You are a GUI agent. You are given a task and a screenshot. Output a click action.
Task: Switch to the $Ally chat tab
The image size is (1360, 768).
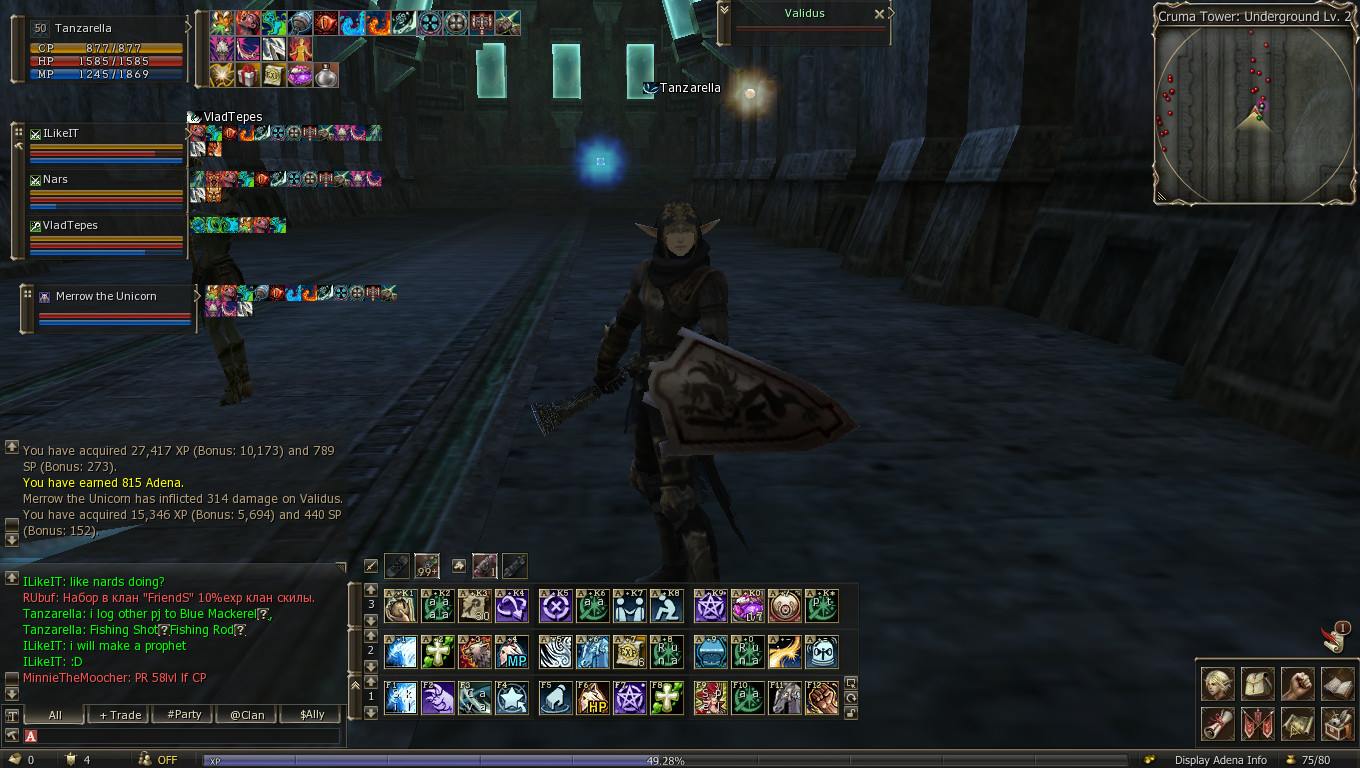(311, 715)
